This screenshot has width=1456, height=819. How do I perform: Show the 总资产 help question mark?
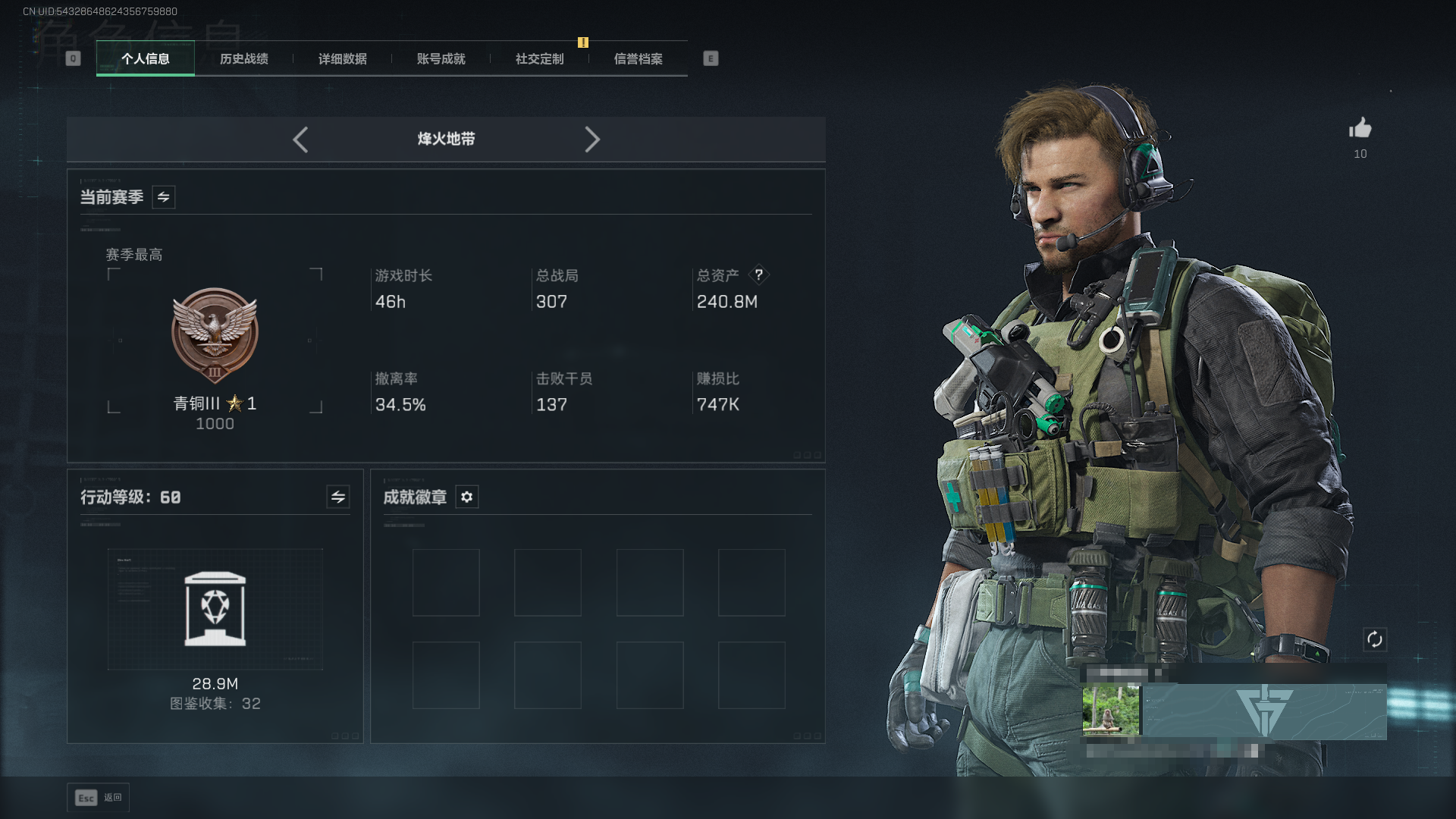[x=758, y=275]
